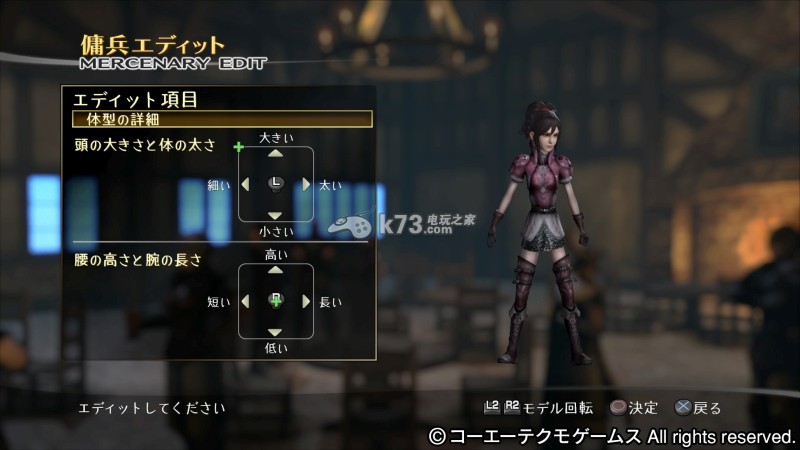
Task: Select the 体型の詳細 menu entry
Action: (222, 119)
